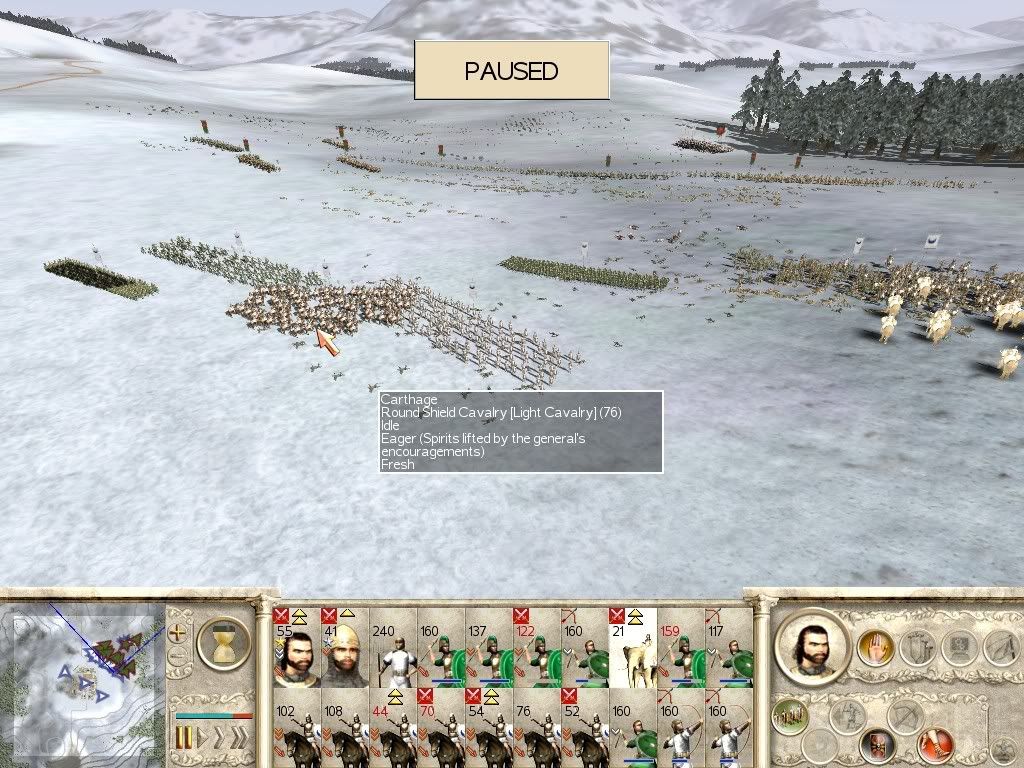Zoom out the minimap with minus button

(x=179, y=656)
